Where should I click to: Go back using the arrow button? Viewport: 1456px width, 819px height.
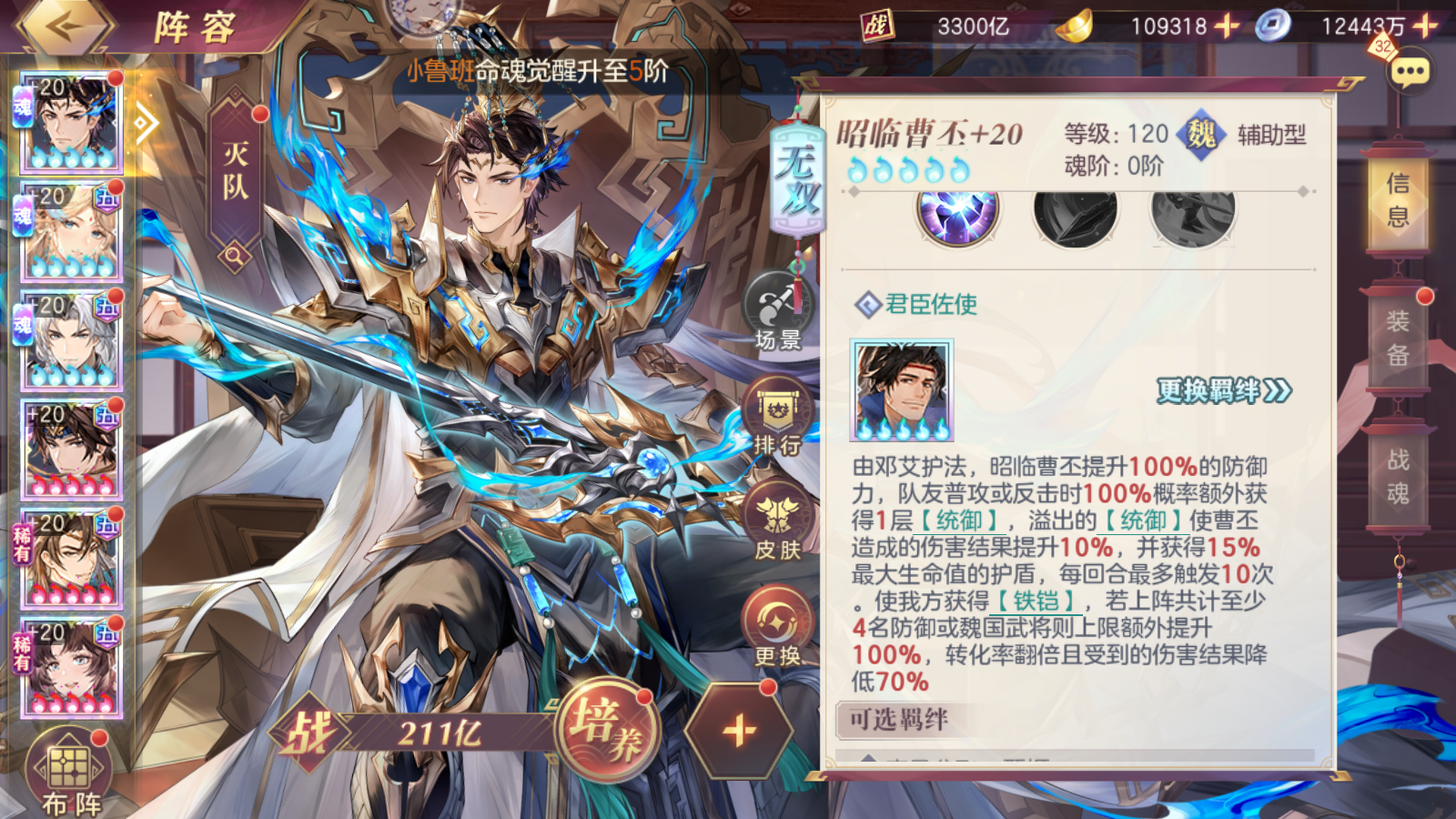(x=66, y=27)
